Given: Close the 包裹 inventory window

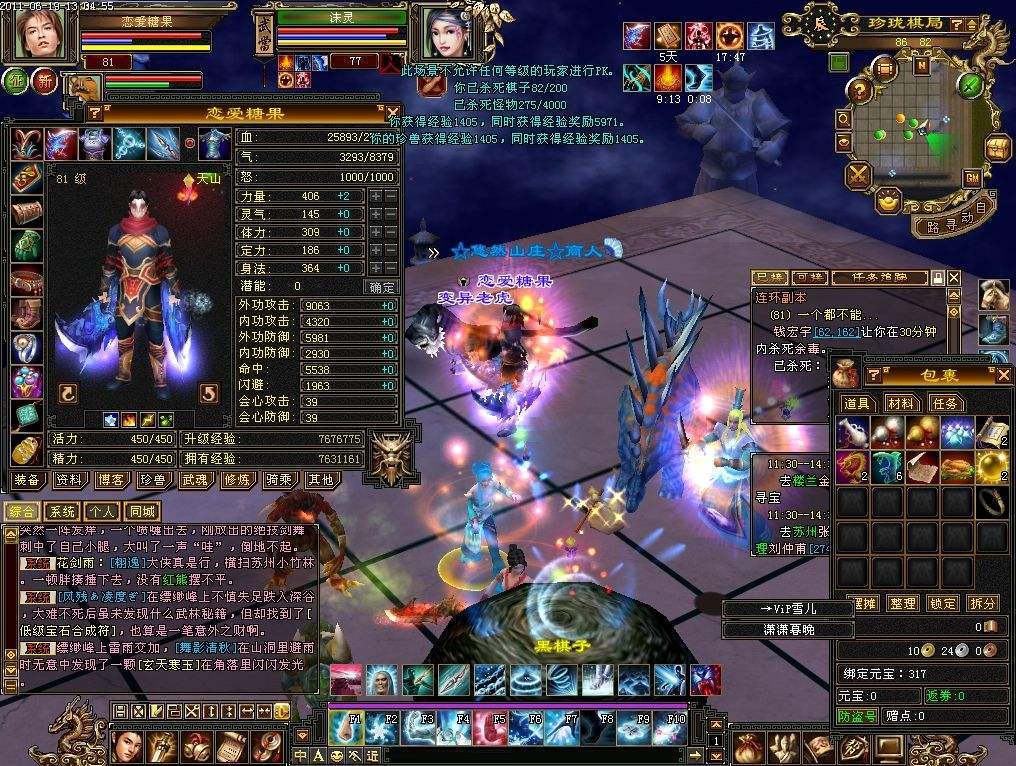Looking at the screenshot, I should click(1004, 375).
